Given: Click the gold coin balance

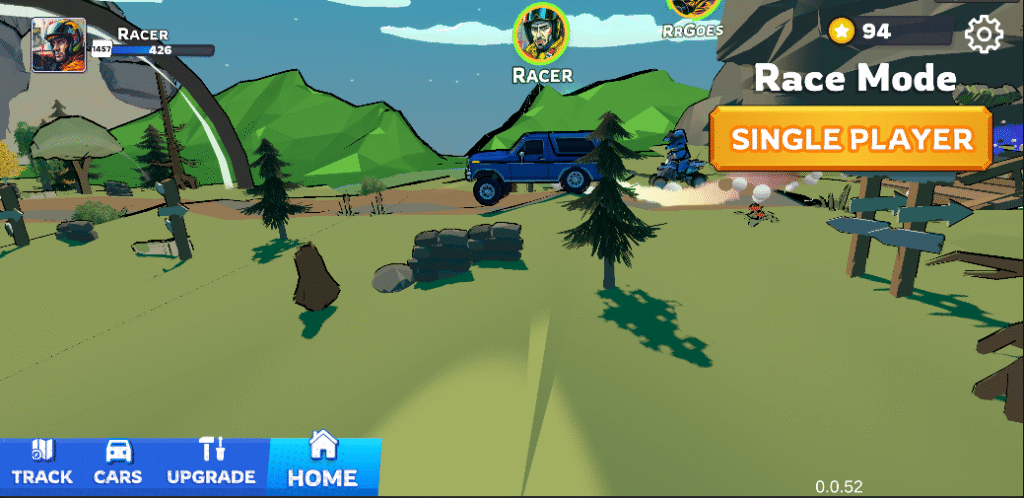Looking at the screenshot, I should (862, 32).
